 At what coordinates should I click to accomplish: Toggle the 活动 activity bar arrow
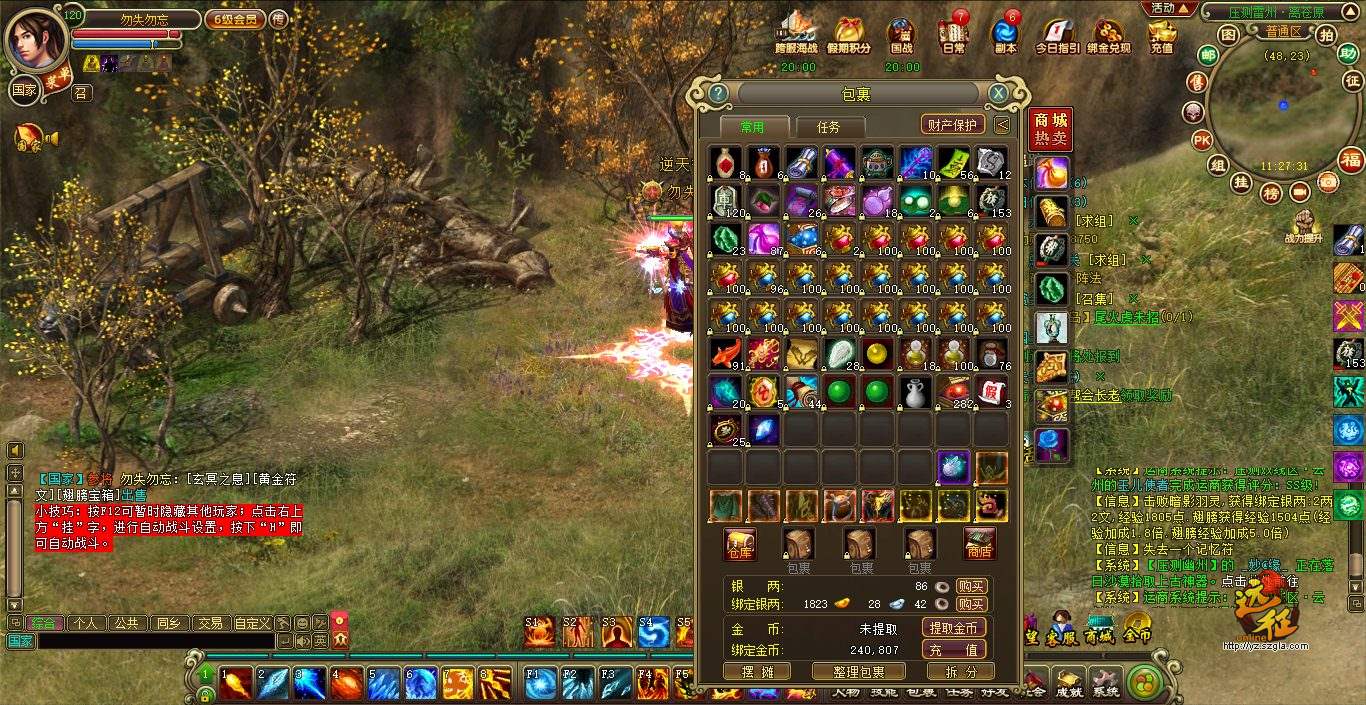pos(1170,8)
